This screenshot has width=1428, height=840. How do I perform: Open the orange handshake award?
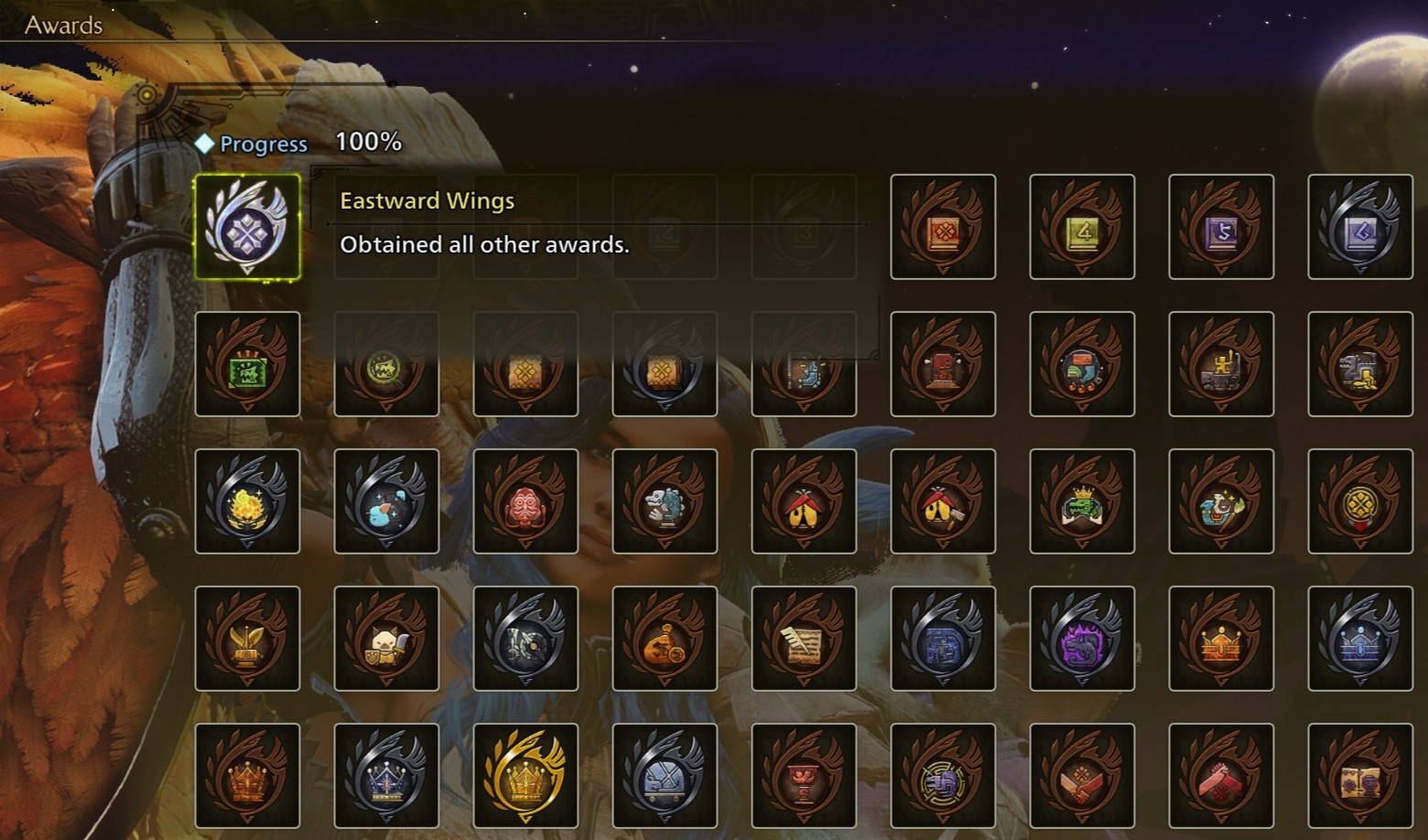point(1082,776)
